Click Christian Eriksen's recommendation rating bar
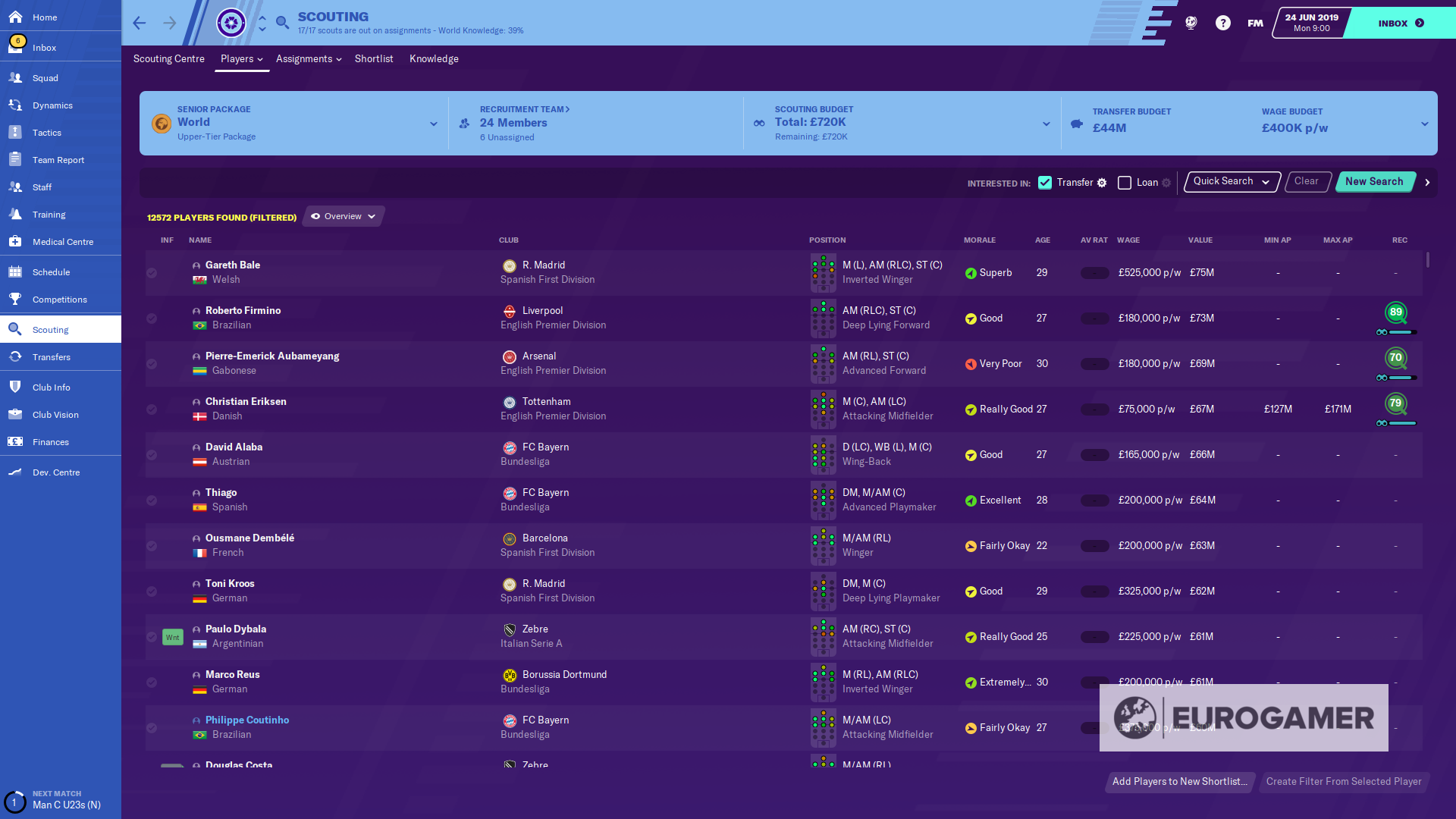The image size is (1456, 819). pyautogui.click(x=1396, y=424)
